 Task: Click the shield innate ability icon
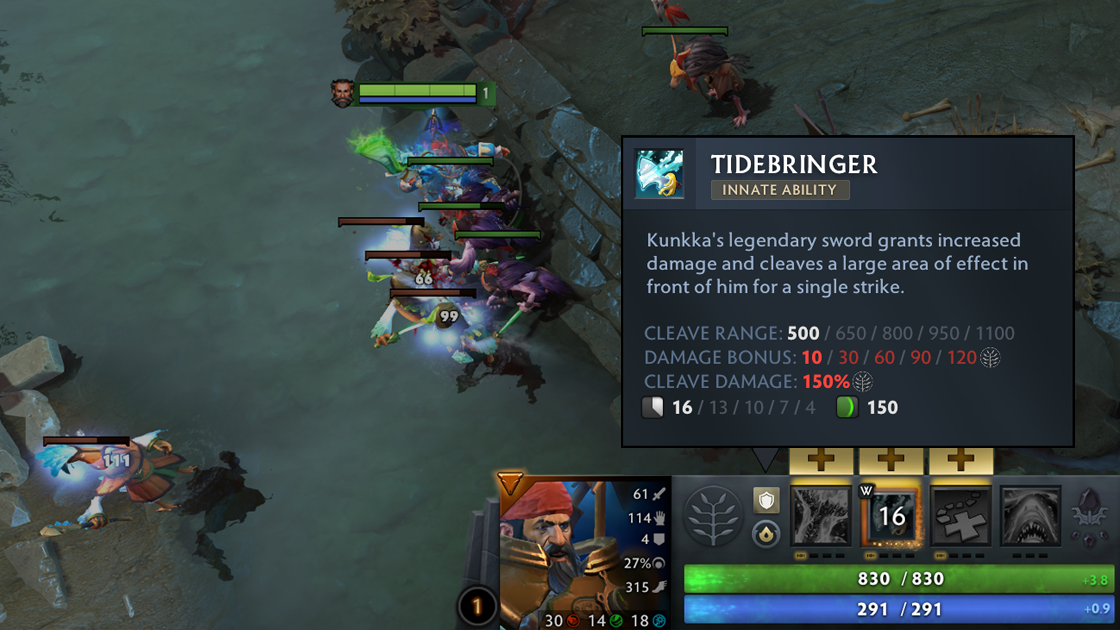pos(766,500)
